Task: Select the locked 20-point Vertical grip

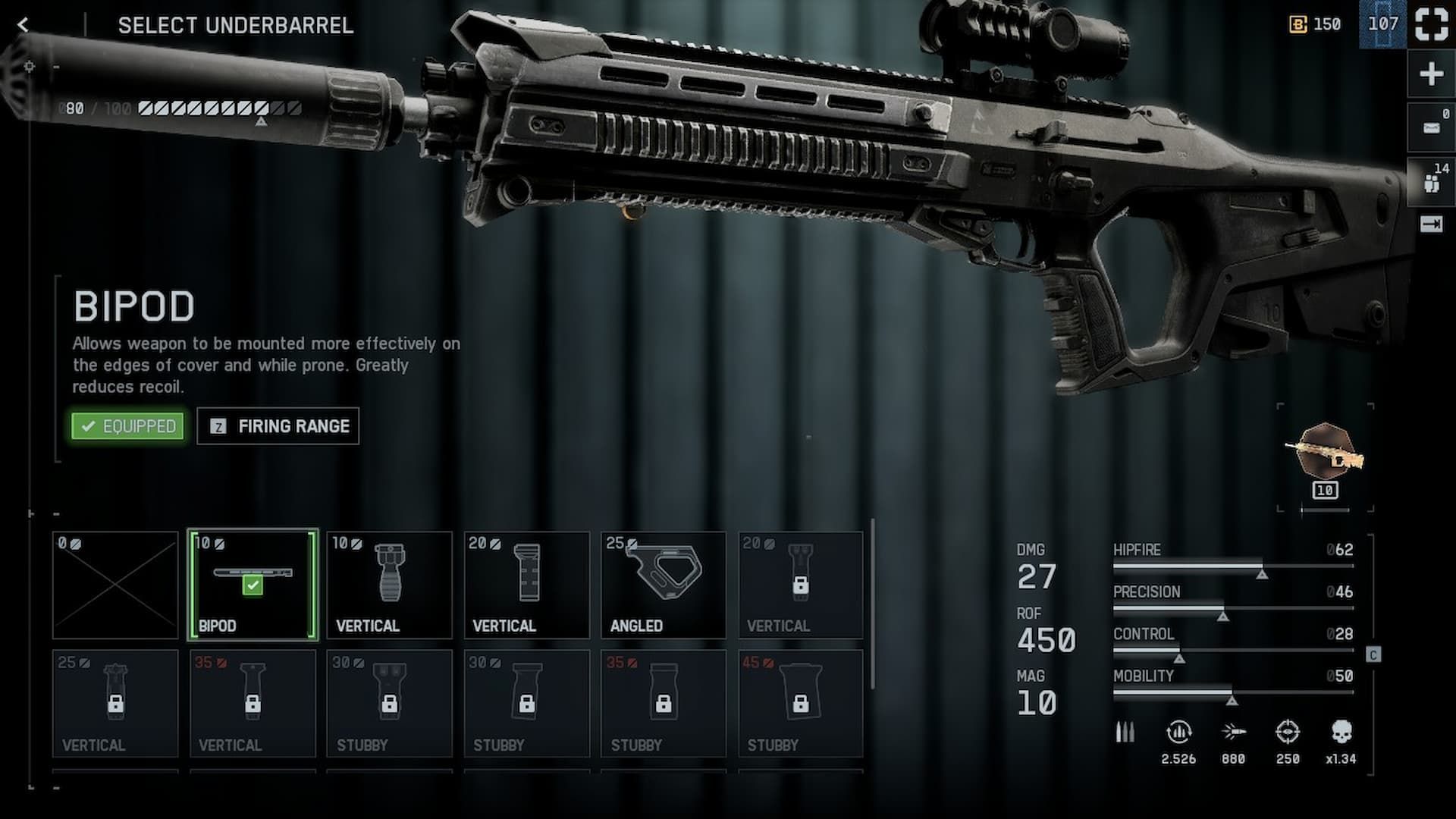Action: [x=800, y=585]
